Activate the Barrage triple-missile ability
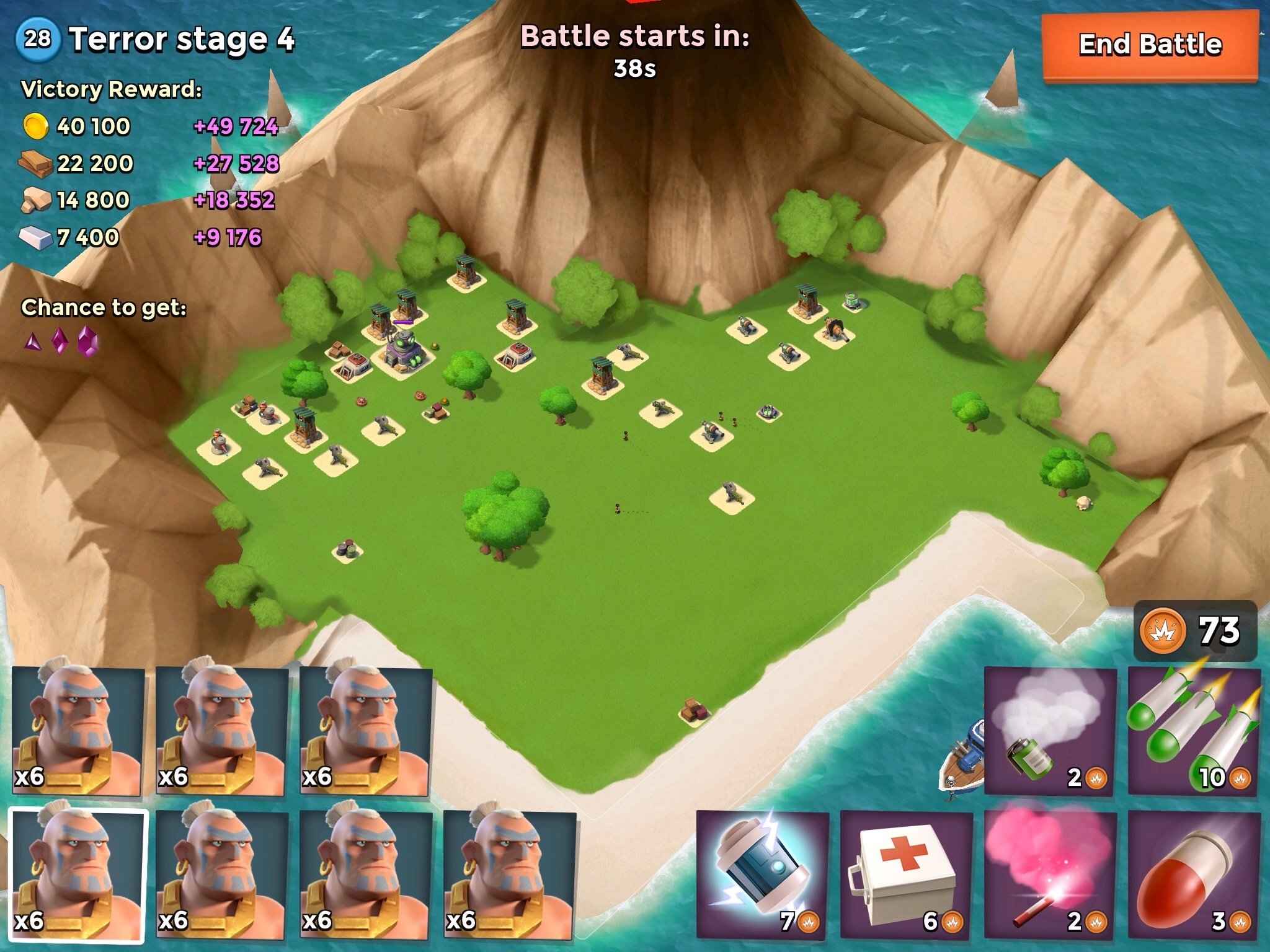The image size is (1270, 952). 1194,731
